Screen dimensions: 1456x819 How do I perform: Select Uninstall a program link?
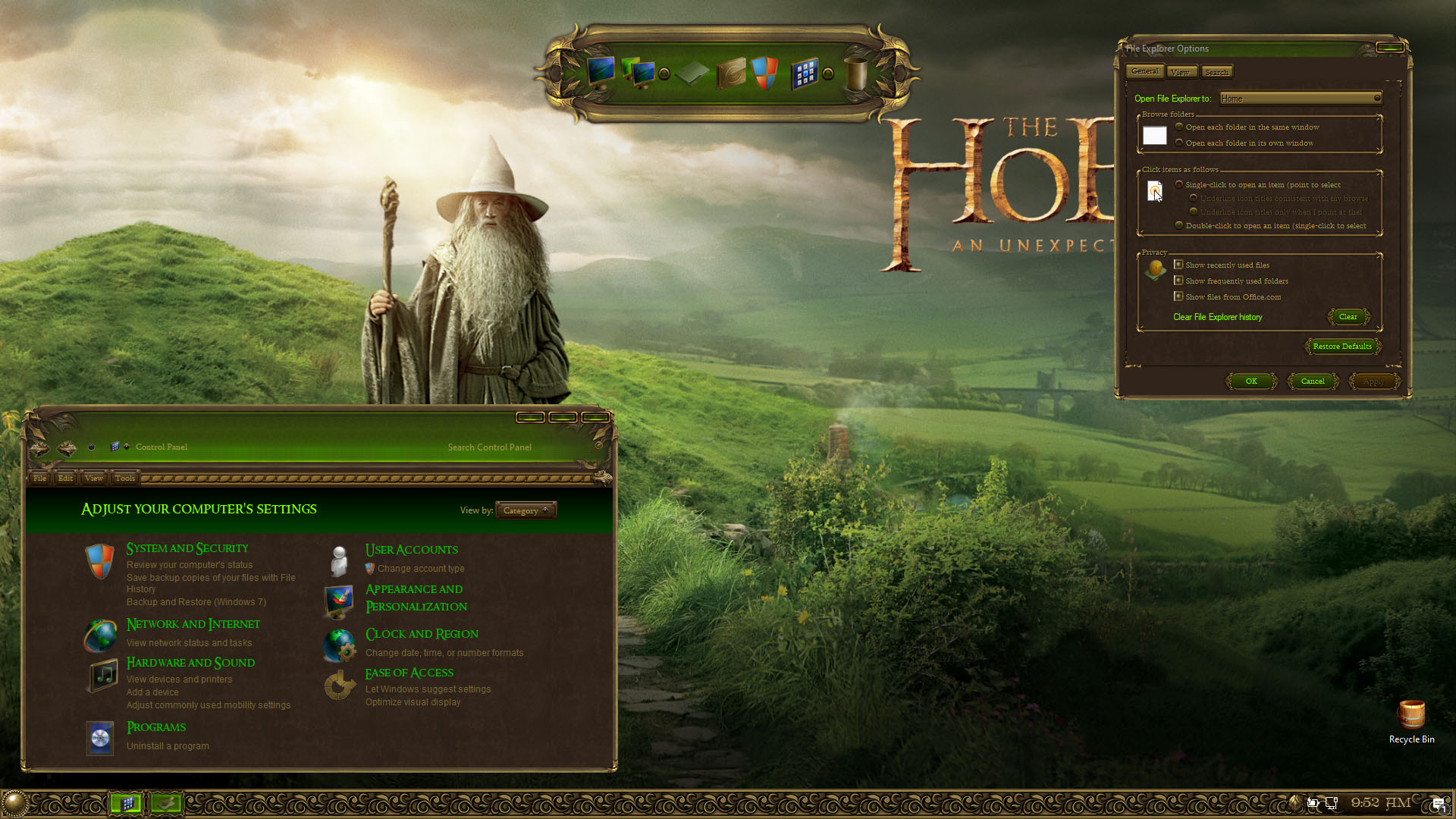(168, 746)
